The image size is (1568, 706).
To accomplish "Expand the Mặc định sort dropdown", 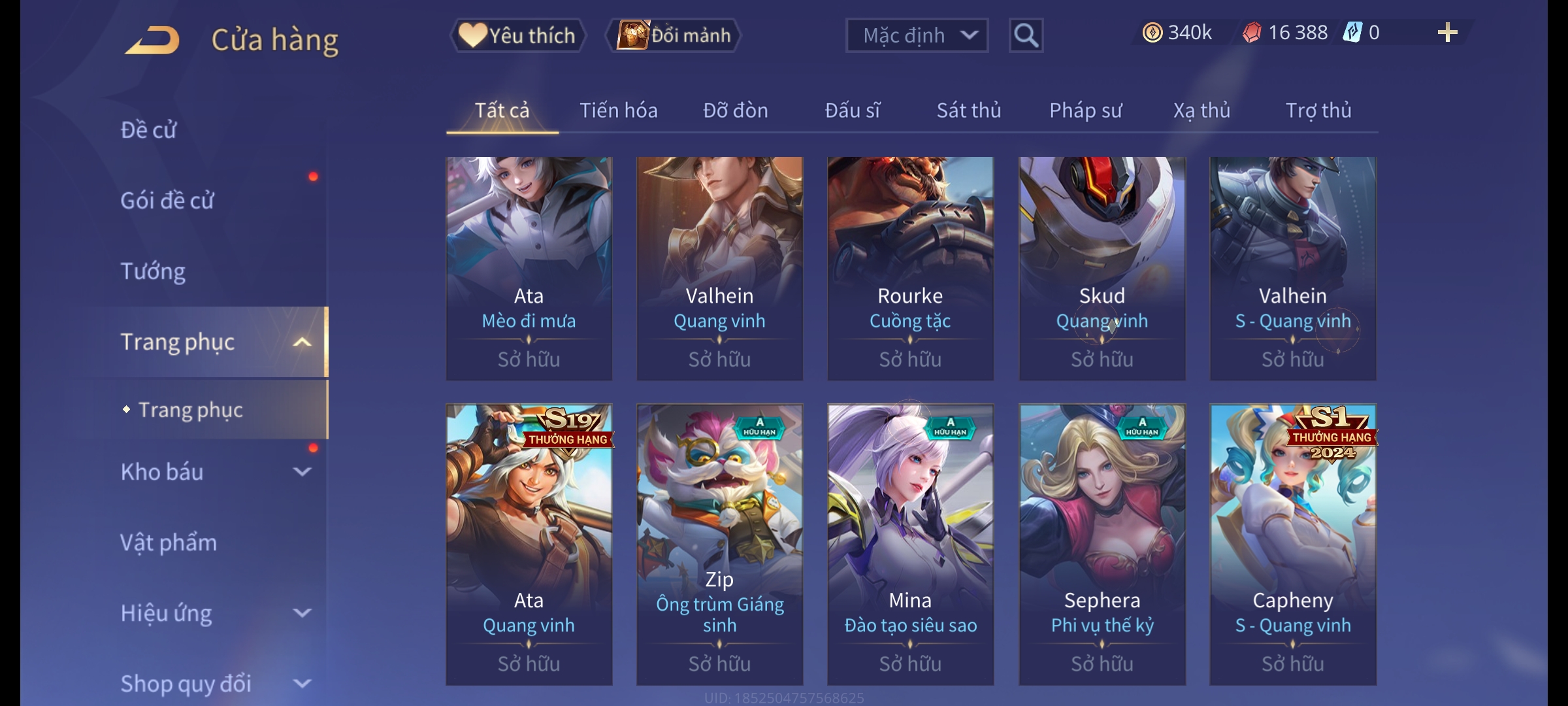I will 916,35.
